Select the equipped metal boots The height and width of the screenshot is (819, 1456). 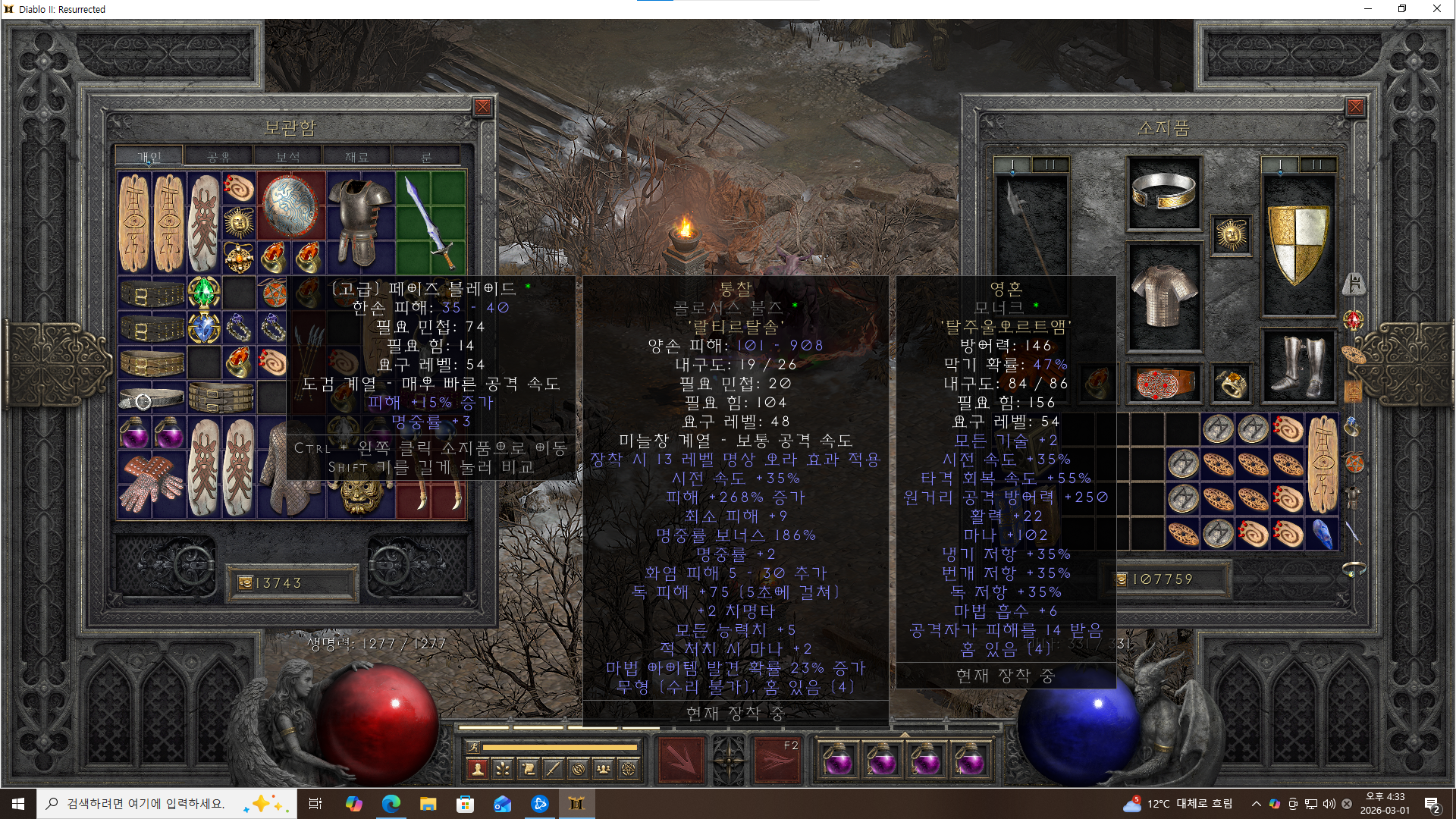click(1298, 366)
